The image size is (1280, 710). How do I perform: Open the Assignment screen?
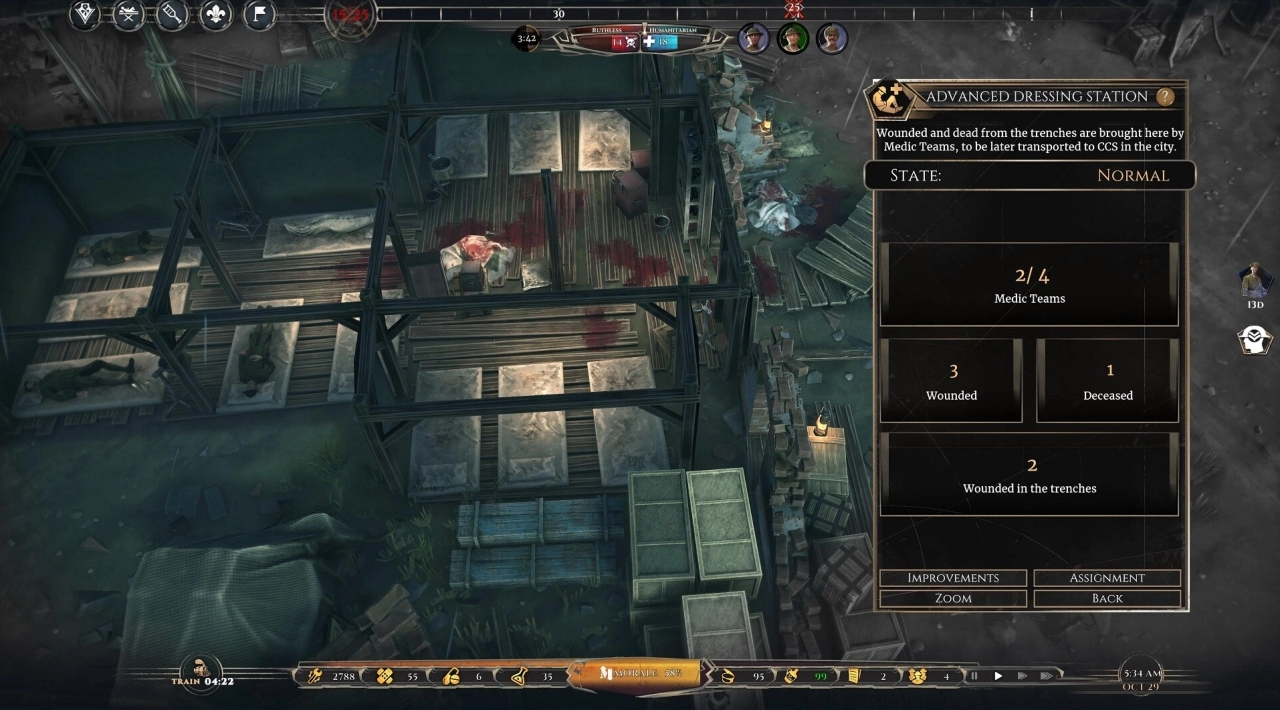point(1107,578)
